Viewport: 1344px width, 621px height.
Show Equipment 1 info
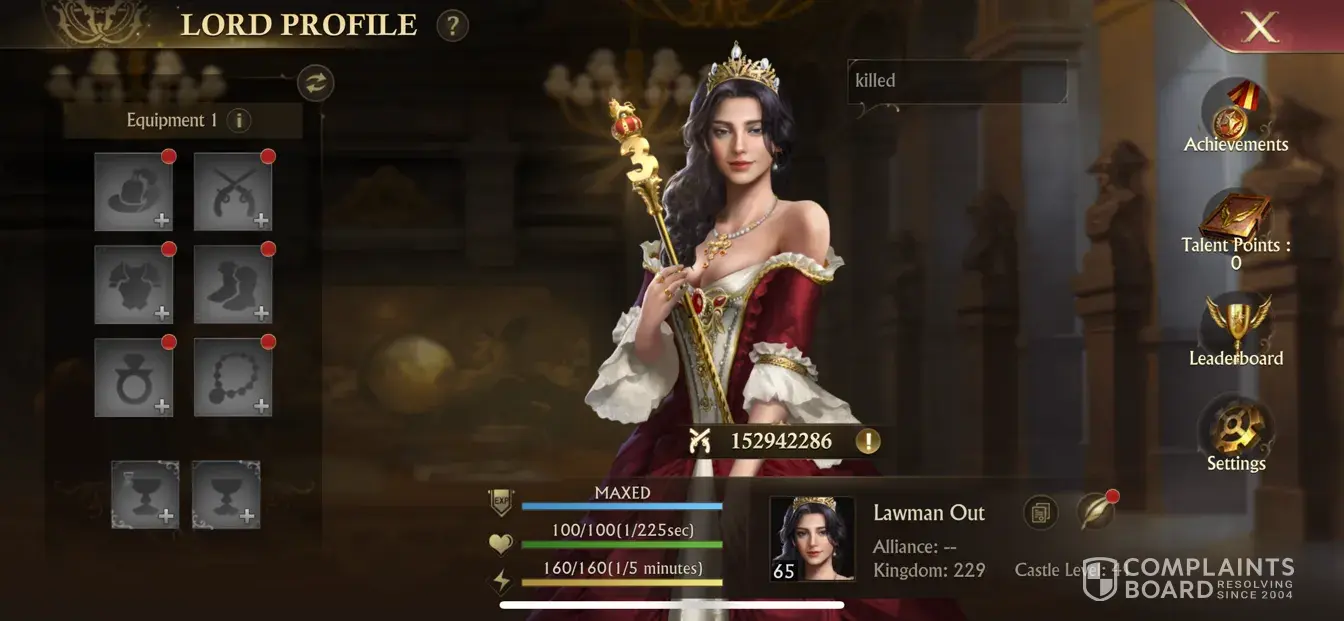(238, 121)
